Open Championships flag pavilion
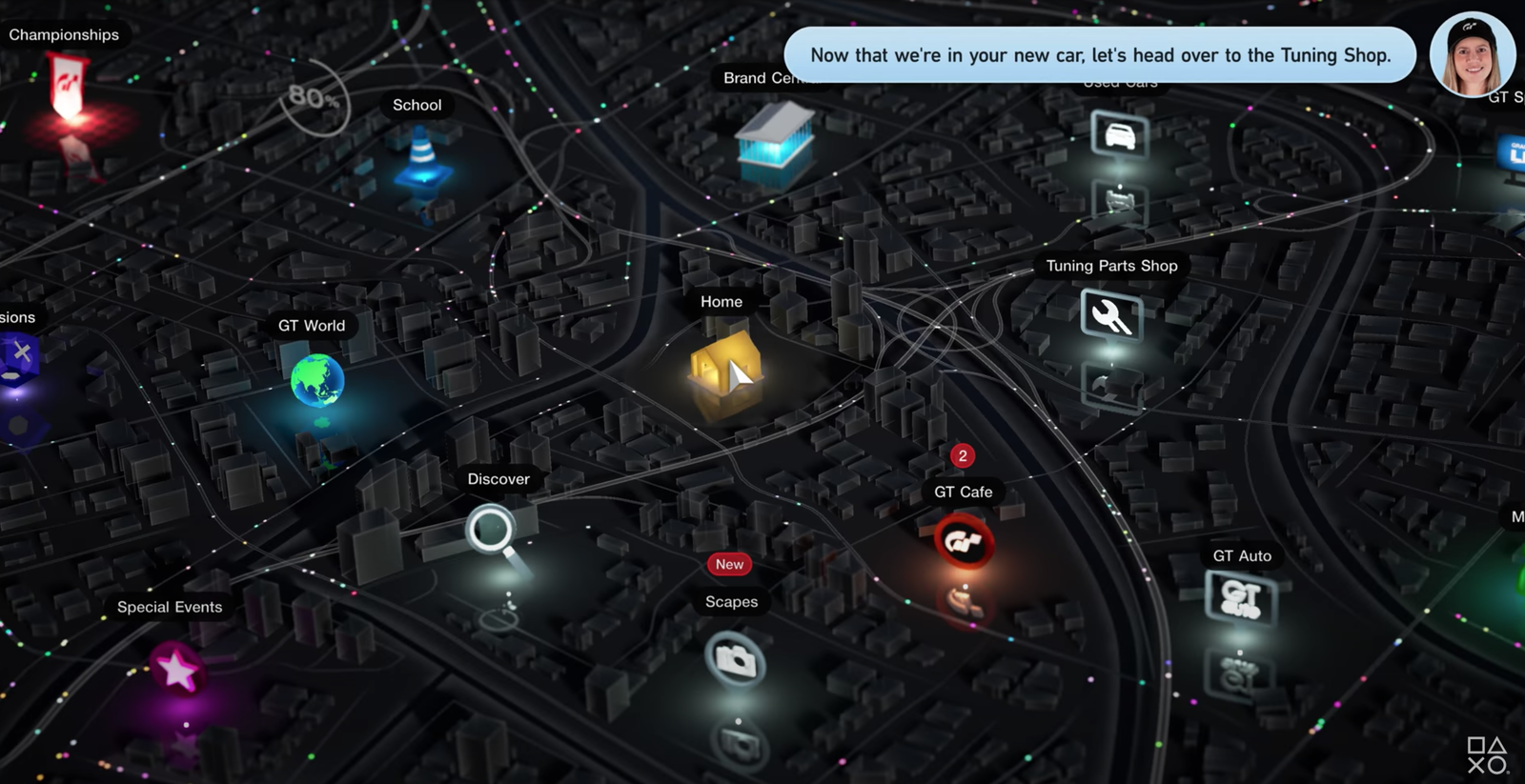The width and height of the screenshot is (1525, 784). pos(69,86)
